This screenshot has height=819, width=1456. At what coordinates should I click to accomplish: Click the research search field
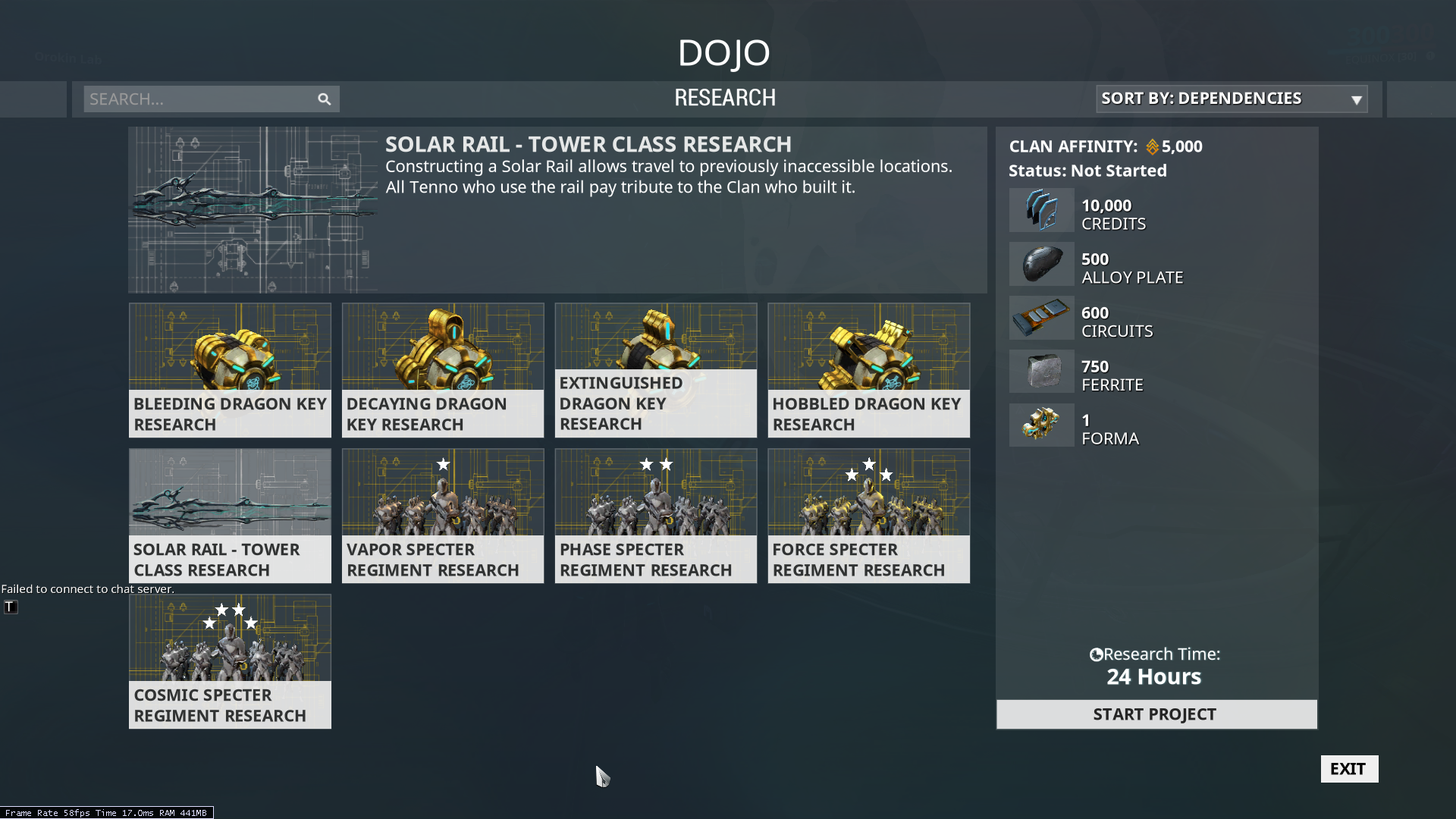pos(199,99)
